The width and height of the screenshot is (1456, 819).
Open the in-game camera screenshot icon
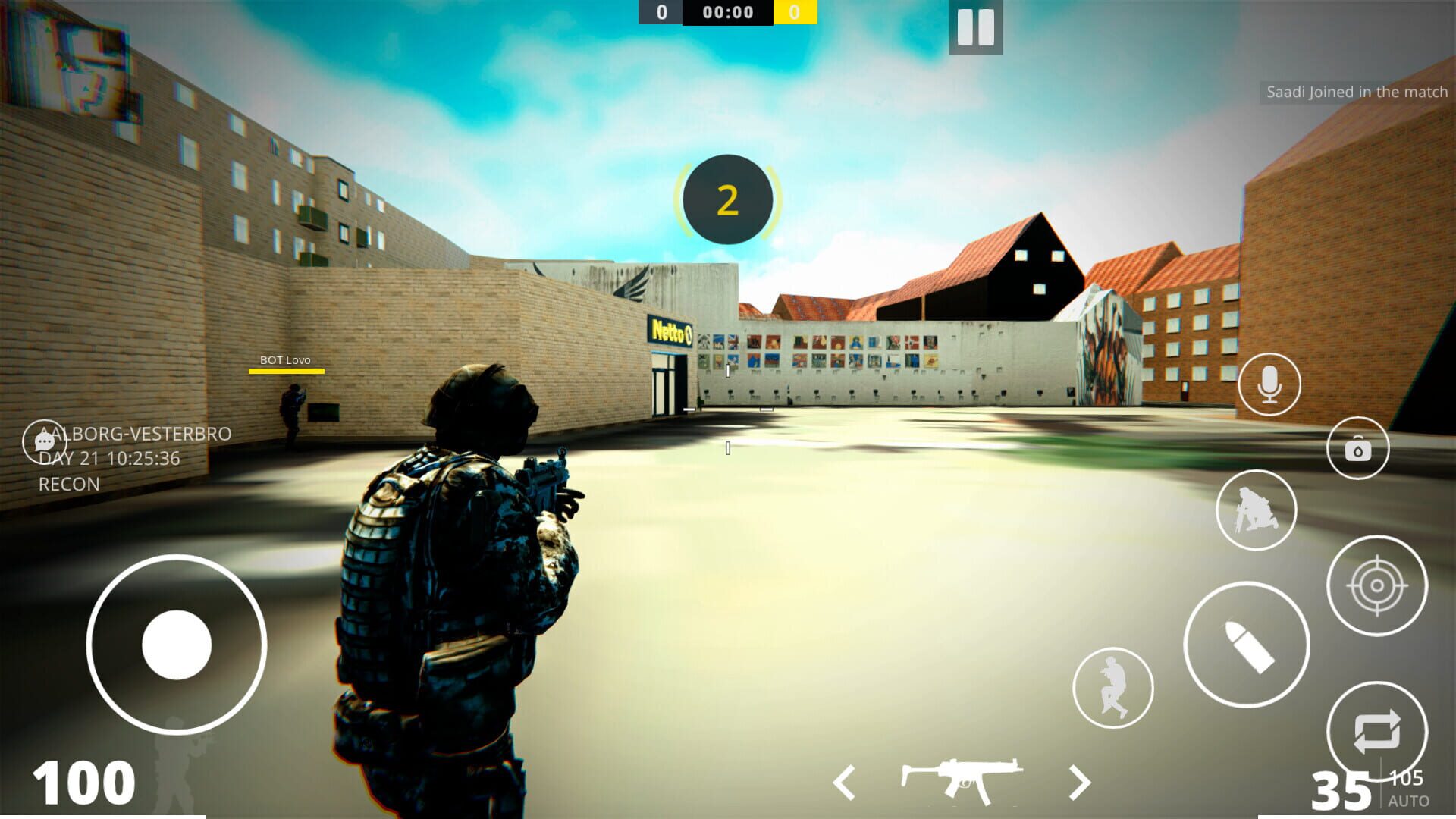click(1360, 448)
